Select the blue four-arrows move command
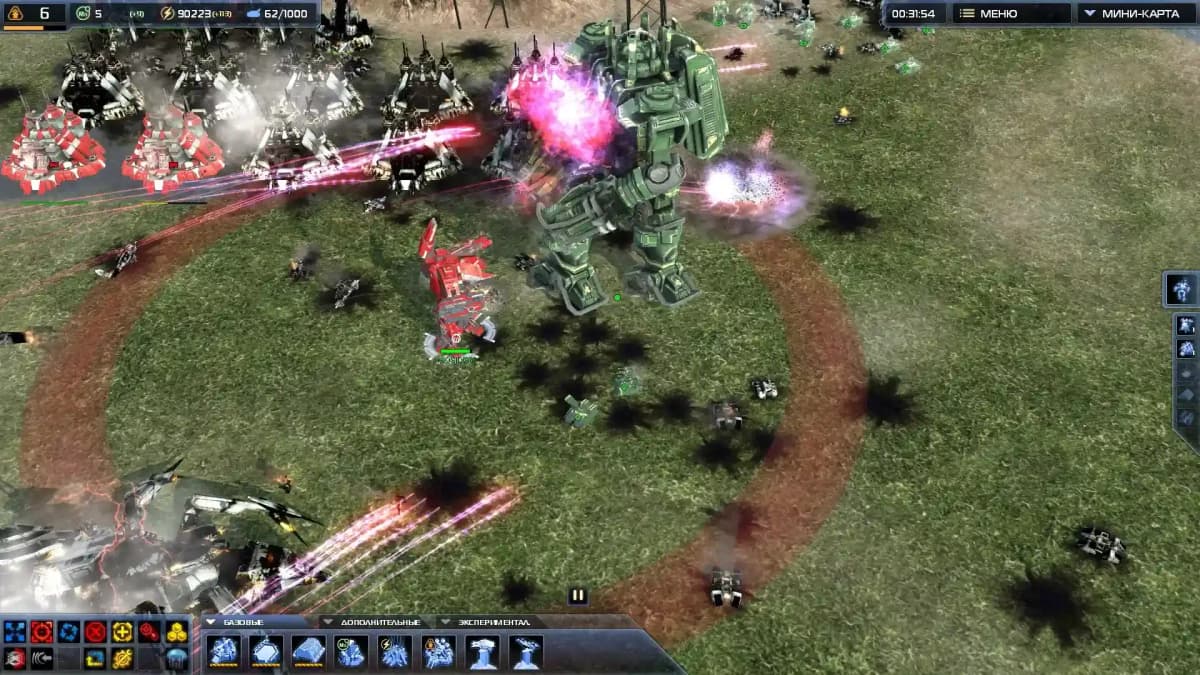The image size is (1200, 675). pos(15,631)
